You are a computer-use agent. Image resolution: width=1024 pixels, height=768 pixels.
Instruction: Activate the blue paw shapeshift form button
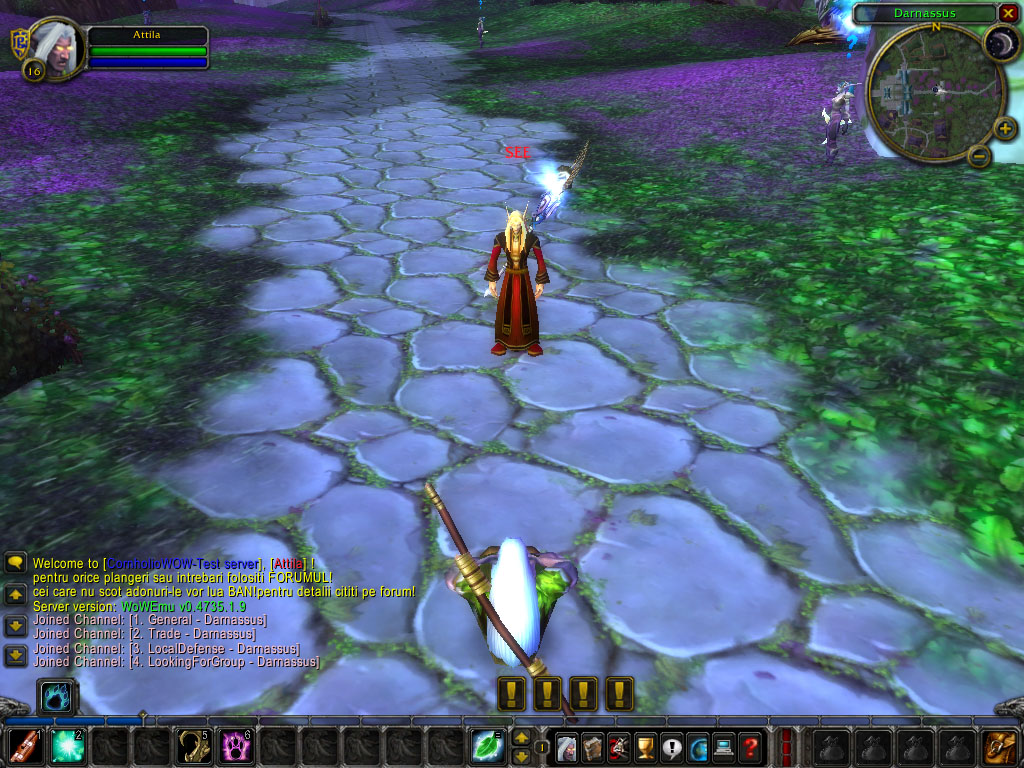(57, 696)
